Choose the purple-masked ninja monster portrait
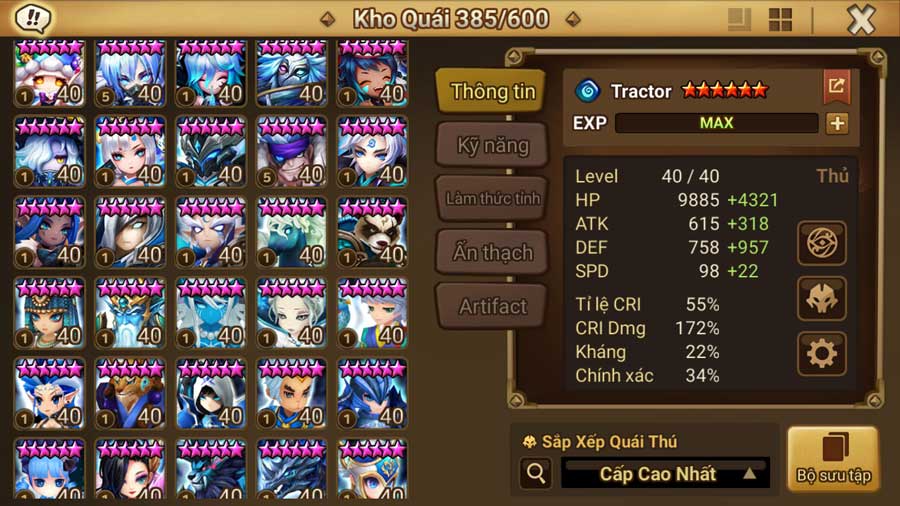The height and width of the screenshot is (506, 900). pos(291,152)
